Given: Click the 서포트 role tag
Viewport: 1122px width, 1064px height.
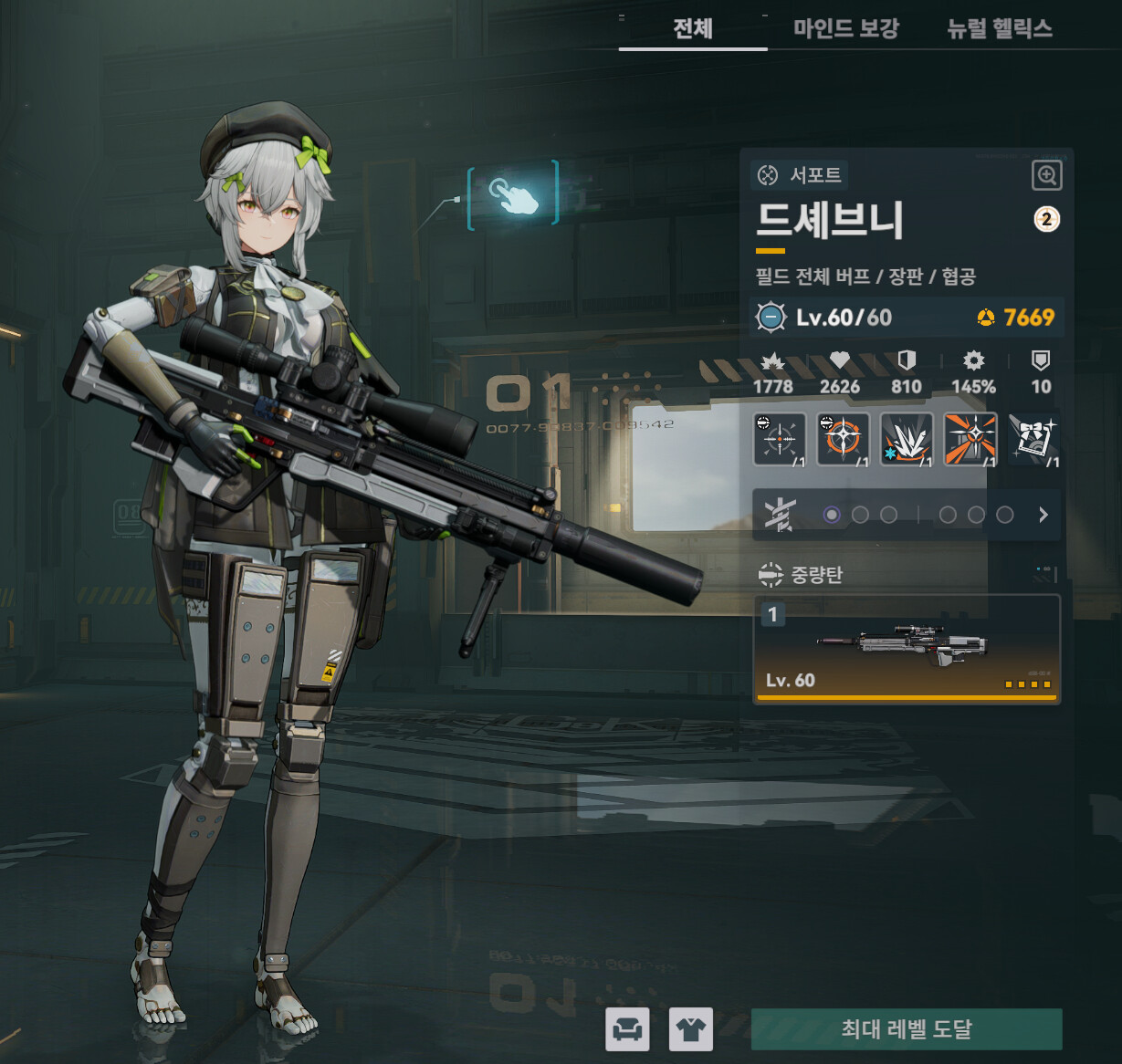Looking at the screenshot, I should pyautogui.click(x=800, y=174).
